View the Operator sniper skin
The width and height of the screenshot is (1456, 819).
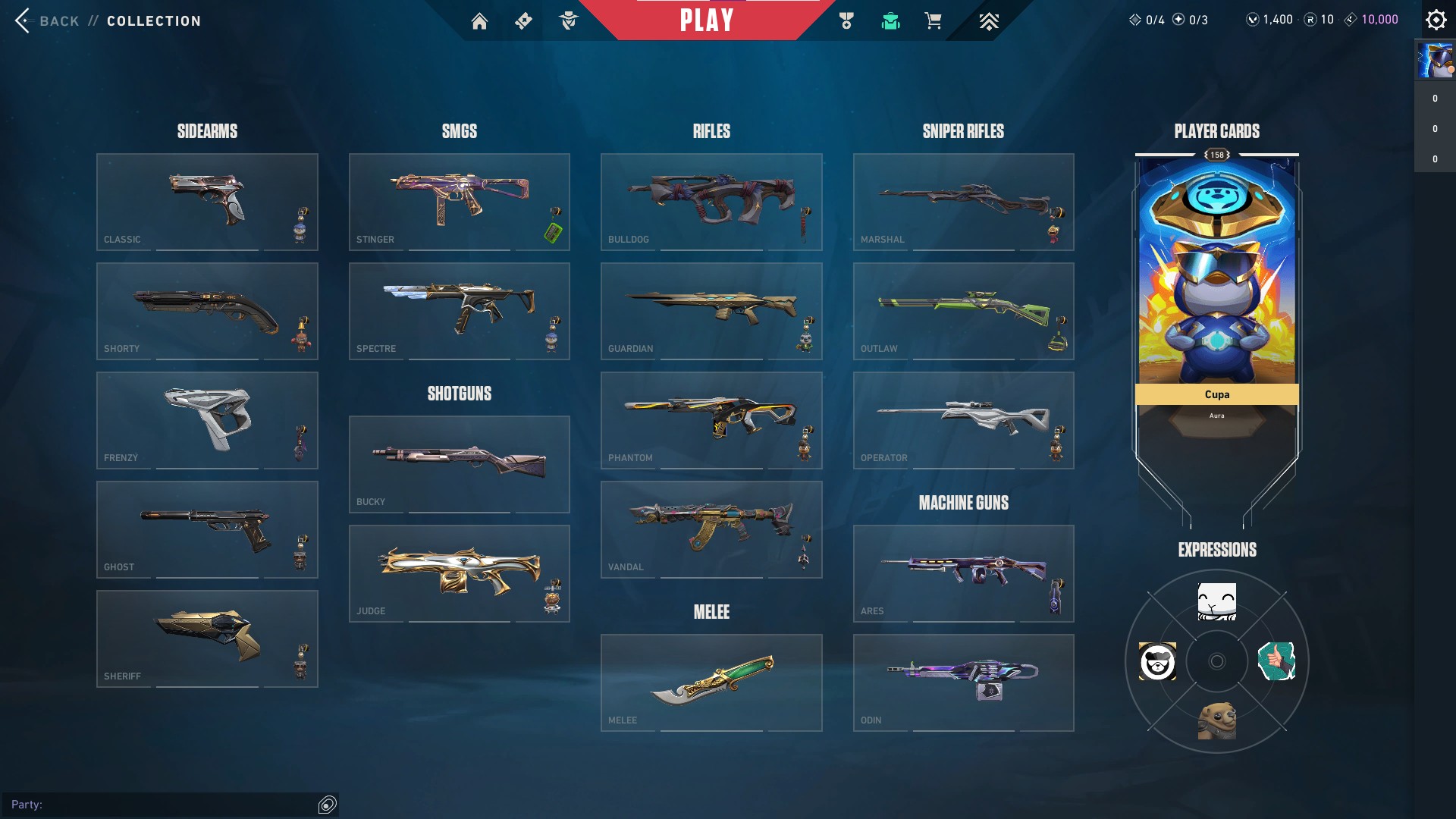pyautogui.click(x=964, y=420)
